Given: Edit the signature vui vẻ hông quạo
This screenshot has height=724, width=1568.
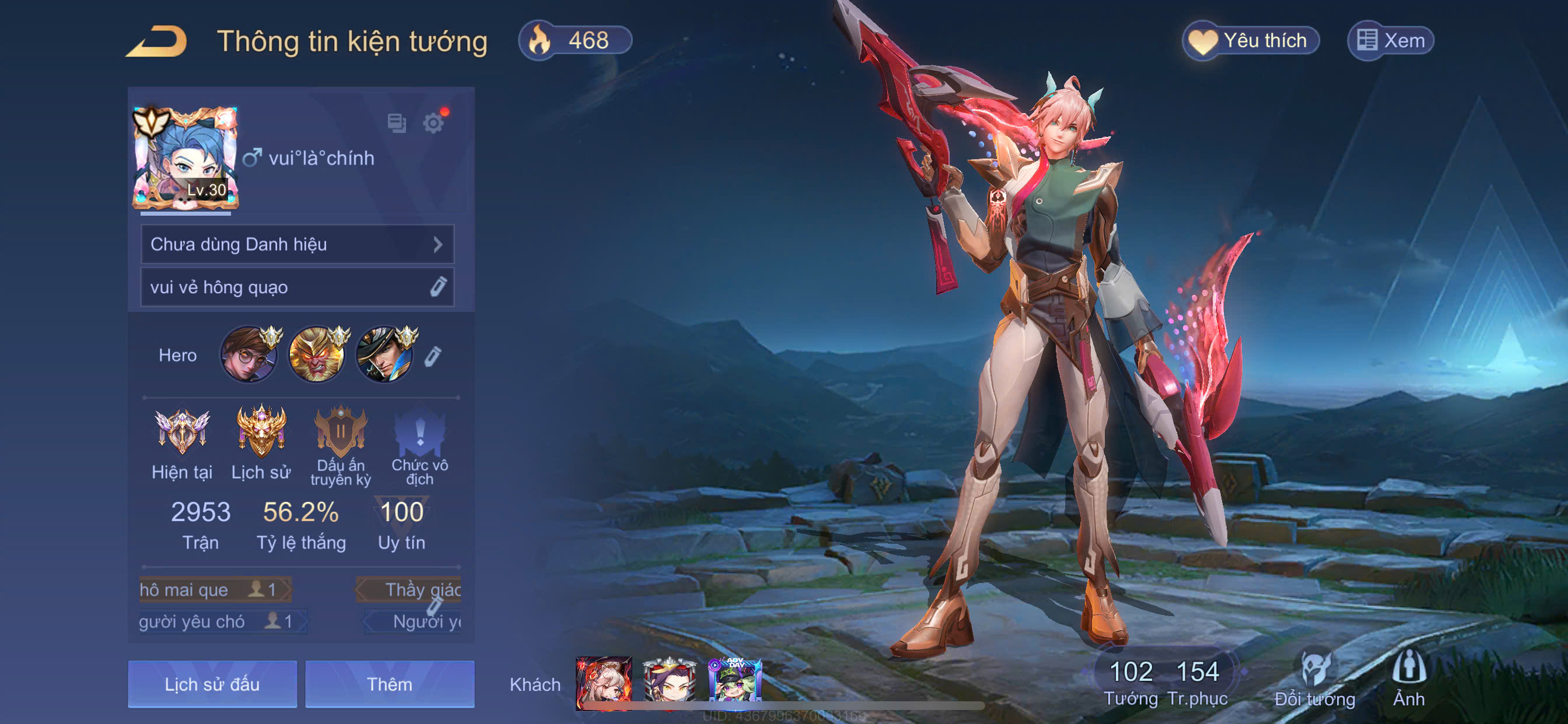Looking at the screenshot, I should pos(438,287).
